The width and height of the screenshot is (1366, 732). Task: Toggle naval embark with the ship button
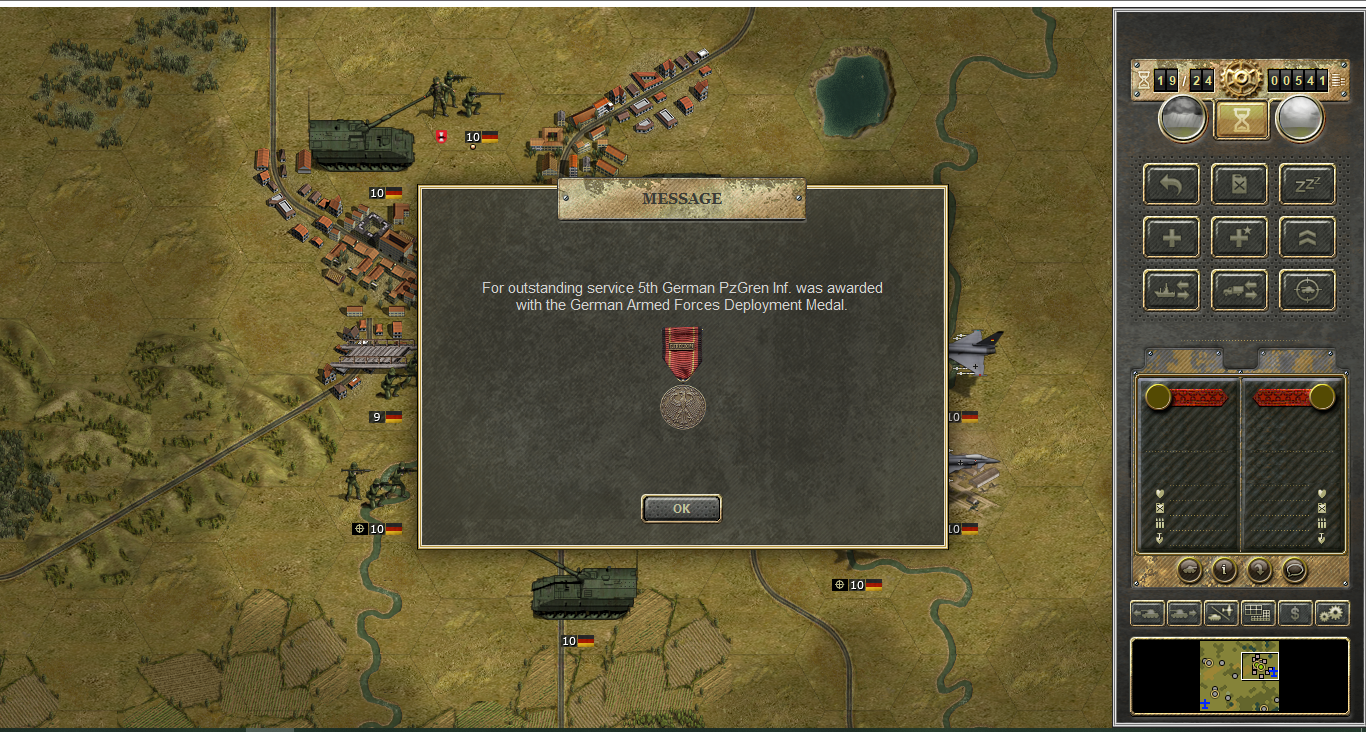[1171, 290]
